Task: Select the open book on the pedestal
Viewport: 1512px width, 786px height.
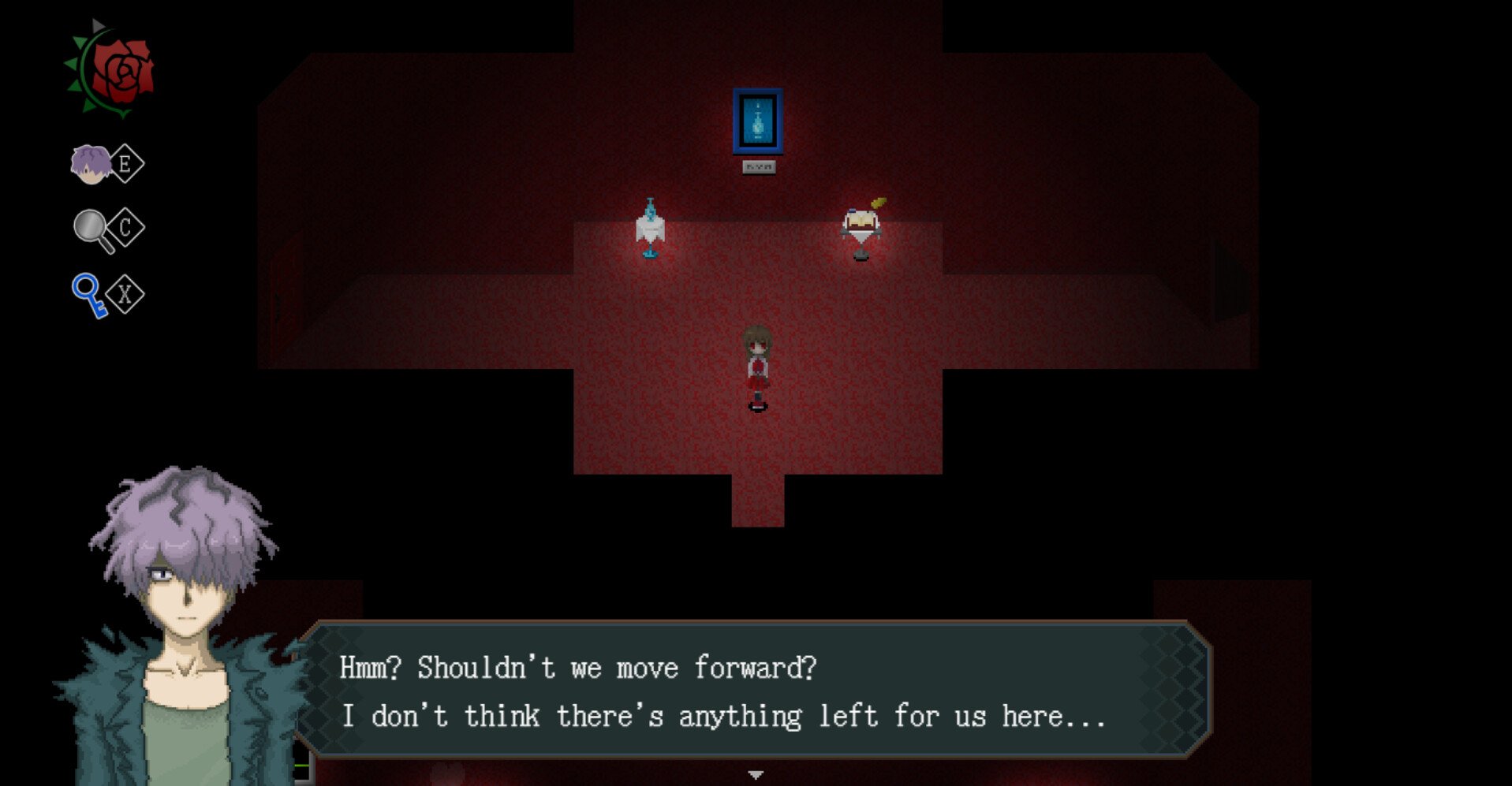Action: pos(862,218)
